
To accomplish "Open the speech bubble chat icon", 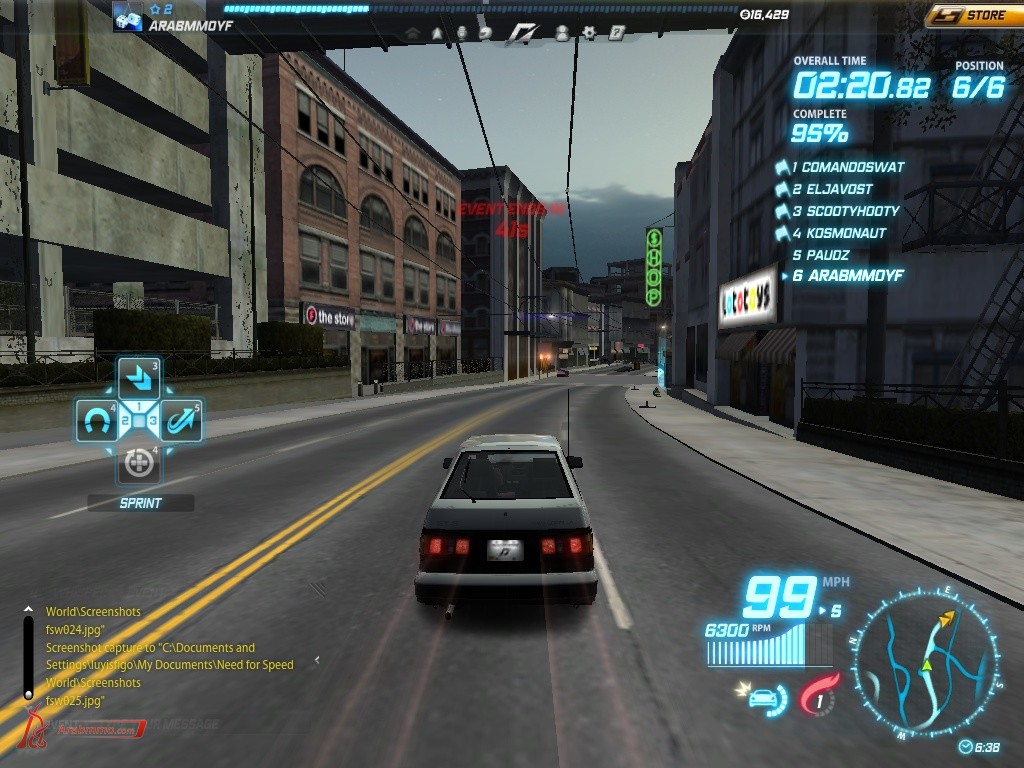I will click(486, 33).
